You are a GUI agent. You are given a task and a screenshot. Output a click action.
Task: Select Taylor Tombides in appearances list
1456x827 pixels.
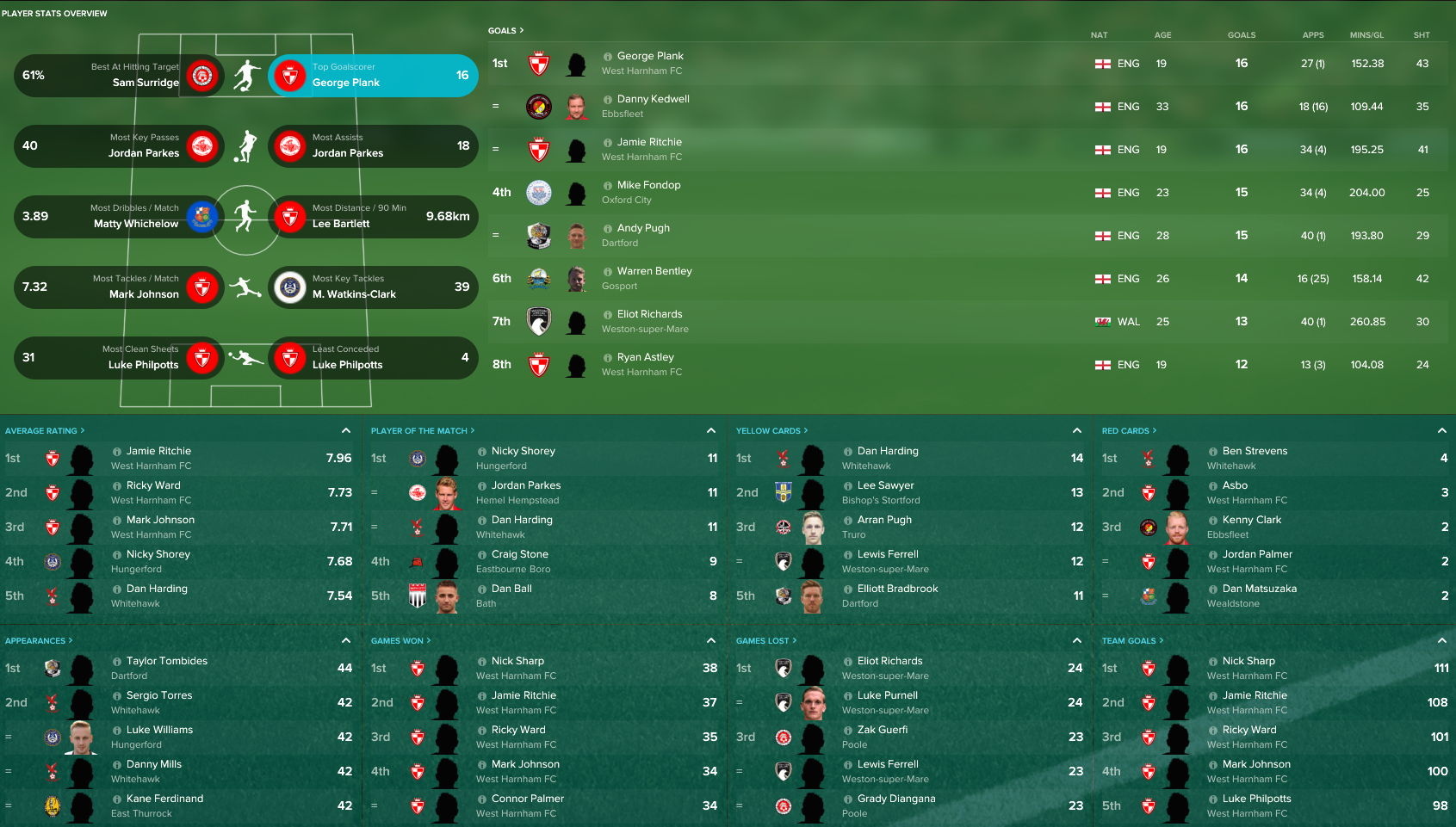(x=166, y=661)
